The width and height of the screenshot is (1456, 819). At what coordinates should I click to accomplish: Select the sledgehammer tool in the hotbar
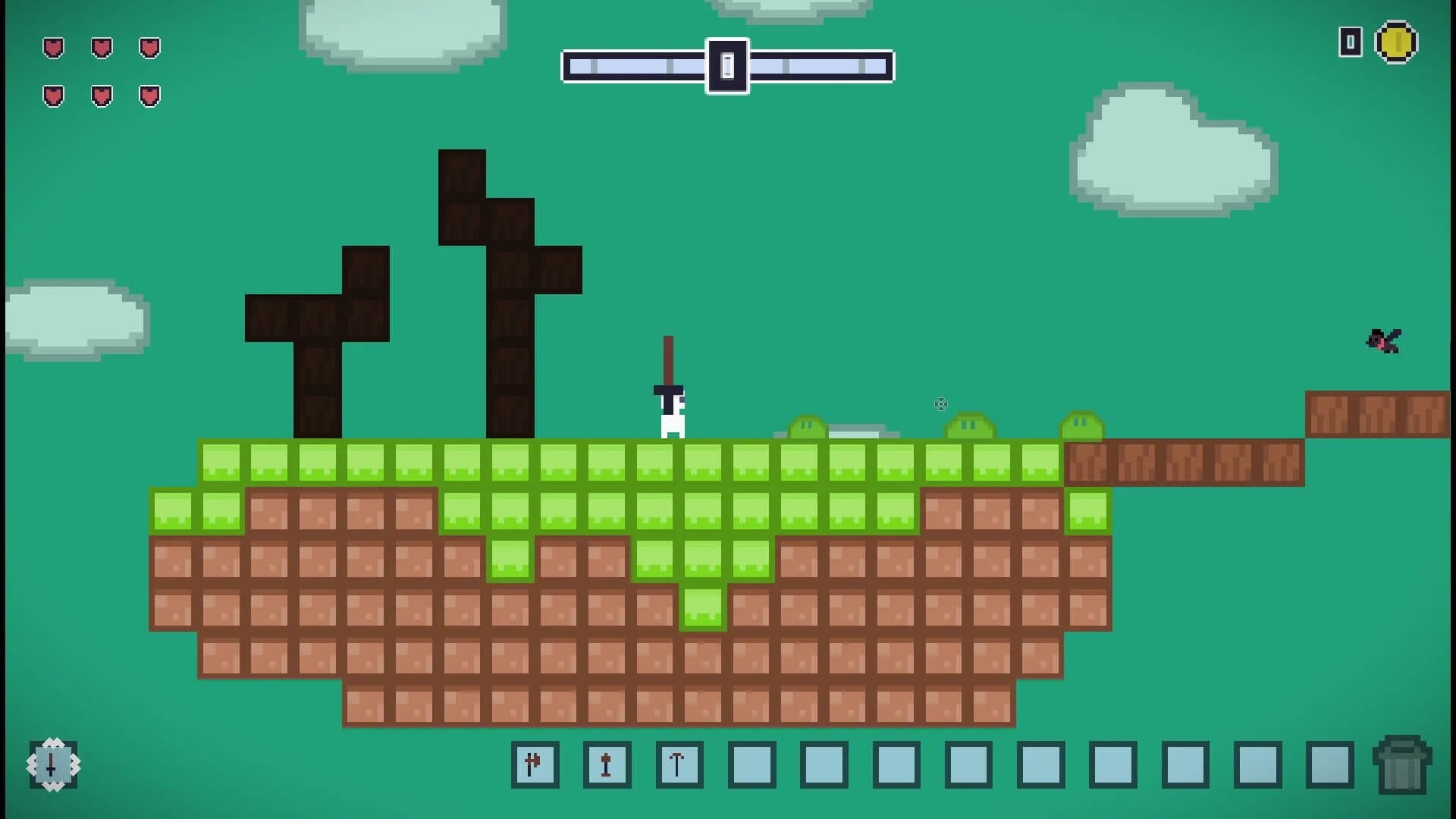tap(607, 765)
